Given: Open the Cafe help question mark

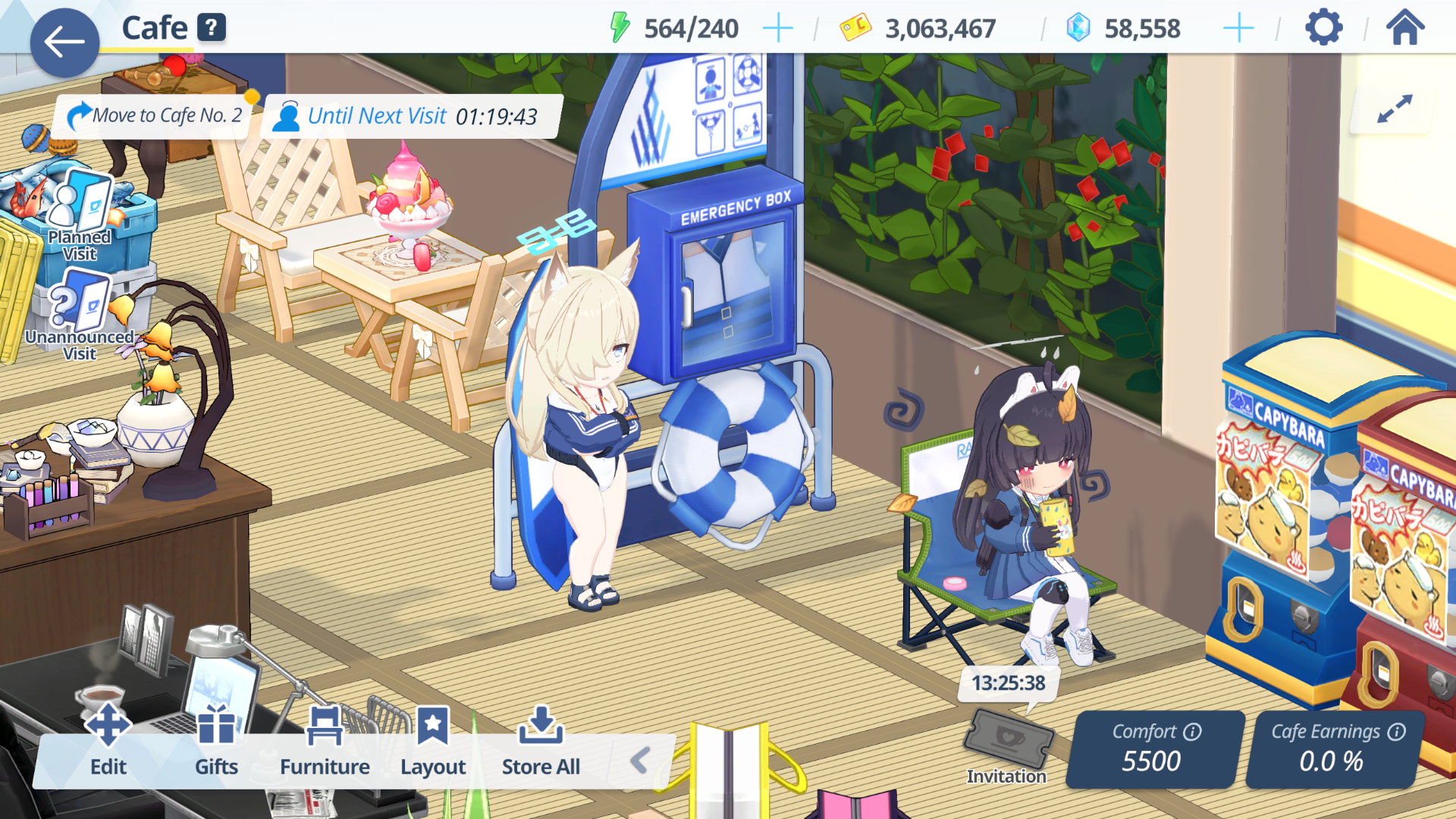Looking at the screenshot, I should [212, 28].
